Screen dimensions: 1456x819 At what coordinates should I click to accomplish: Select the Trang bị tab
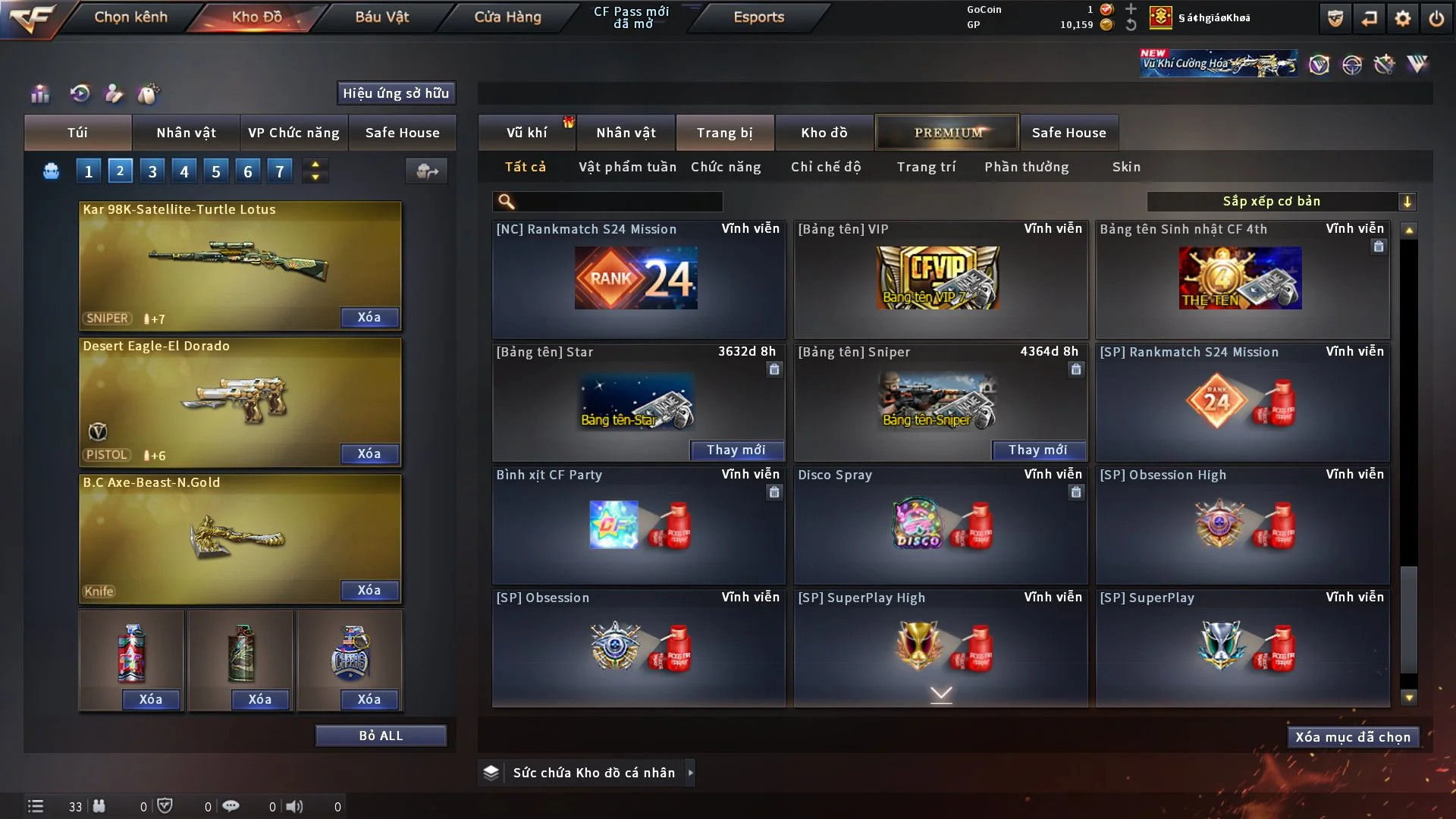(724, 133)
